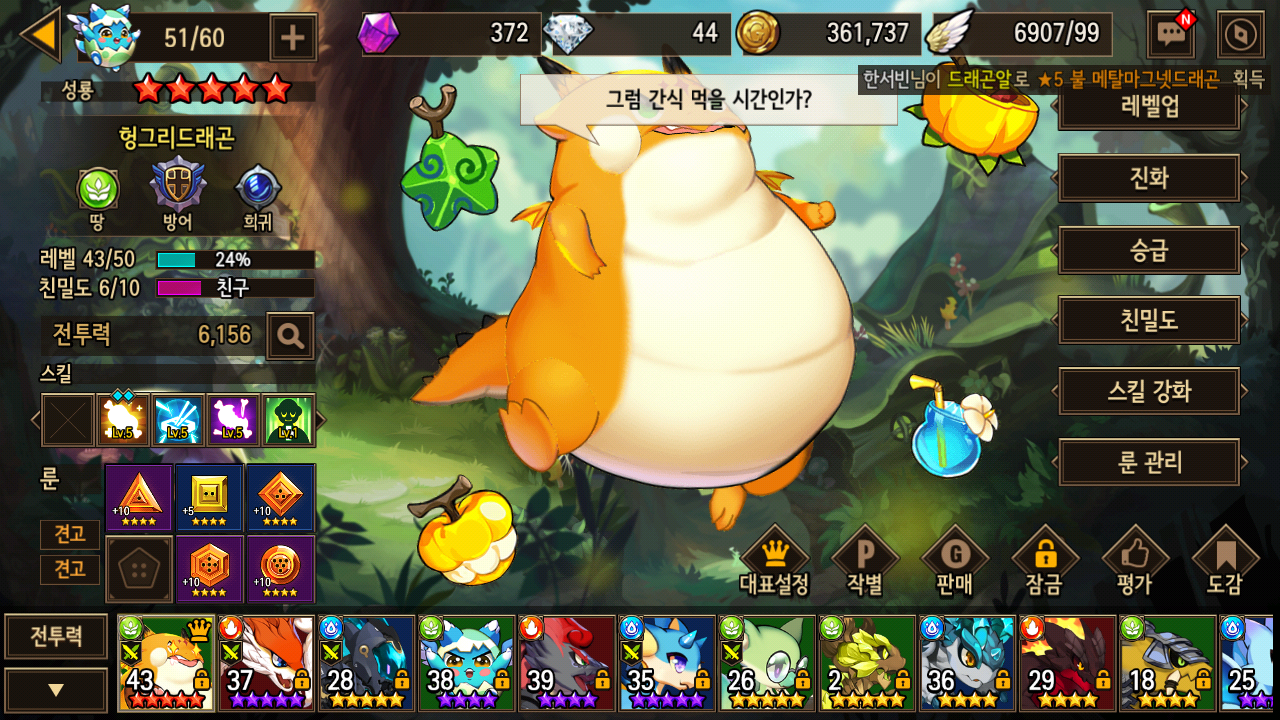Screen dimensions: 1280x720
Task: Toggle the 잠금 lock button
Action: click(1044, 562)
